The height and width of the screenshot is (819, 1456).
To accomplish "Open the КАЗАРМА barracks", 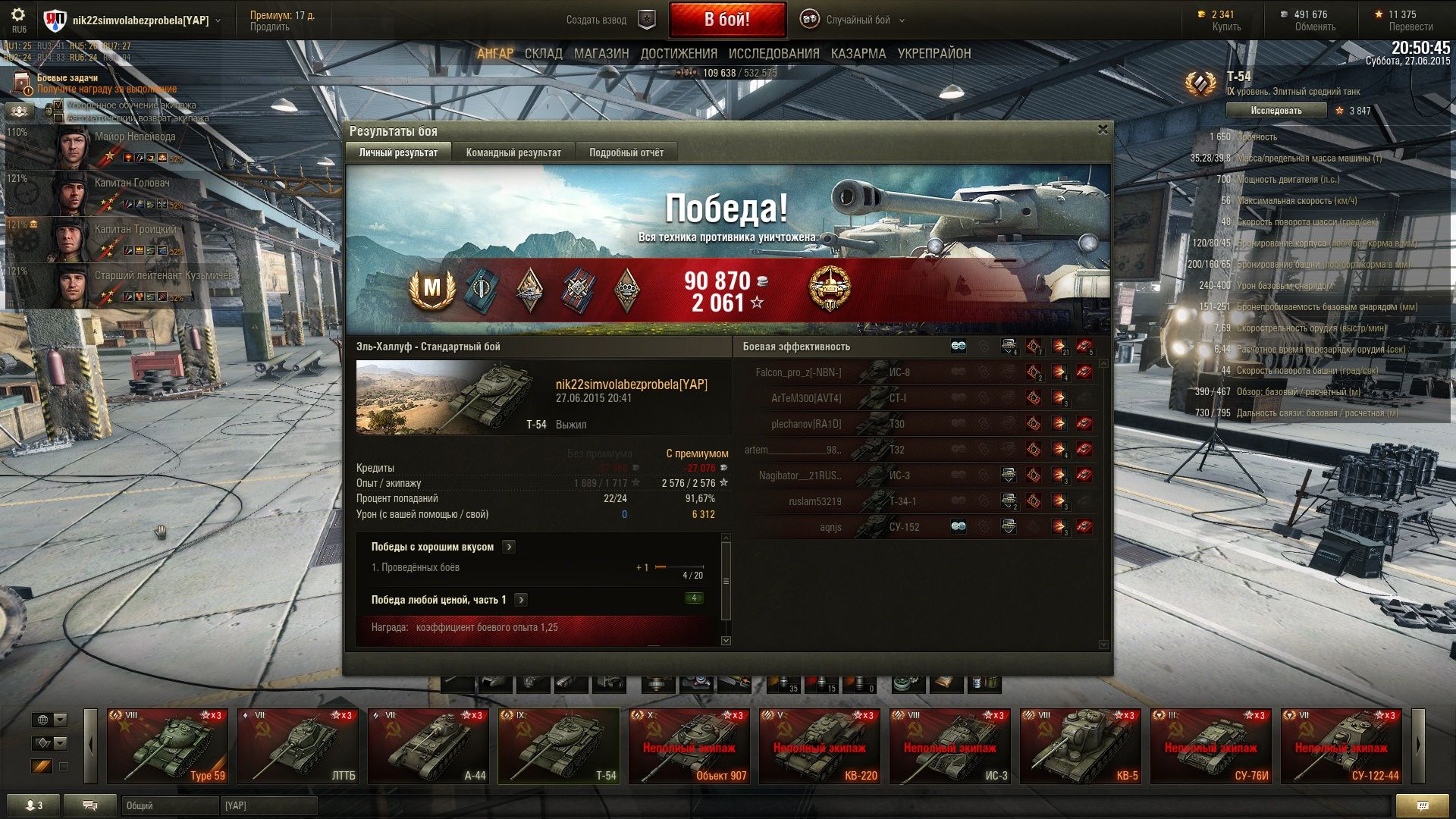I will (x=858, y=54).
